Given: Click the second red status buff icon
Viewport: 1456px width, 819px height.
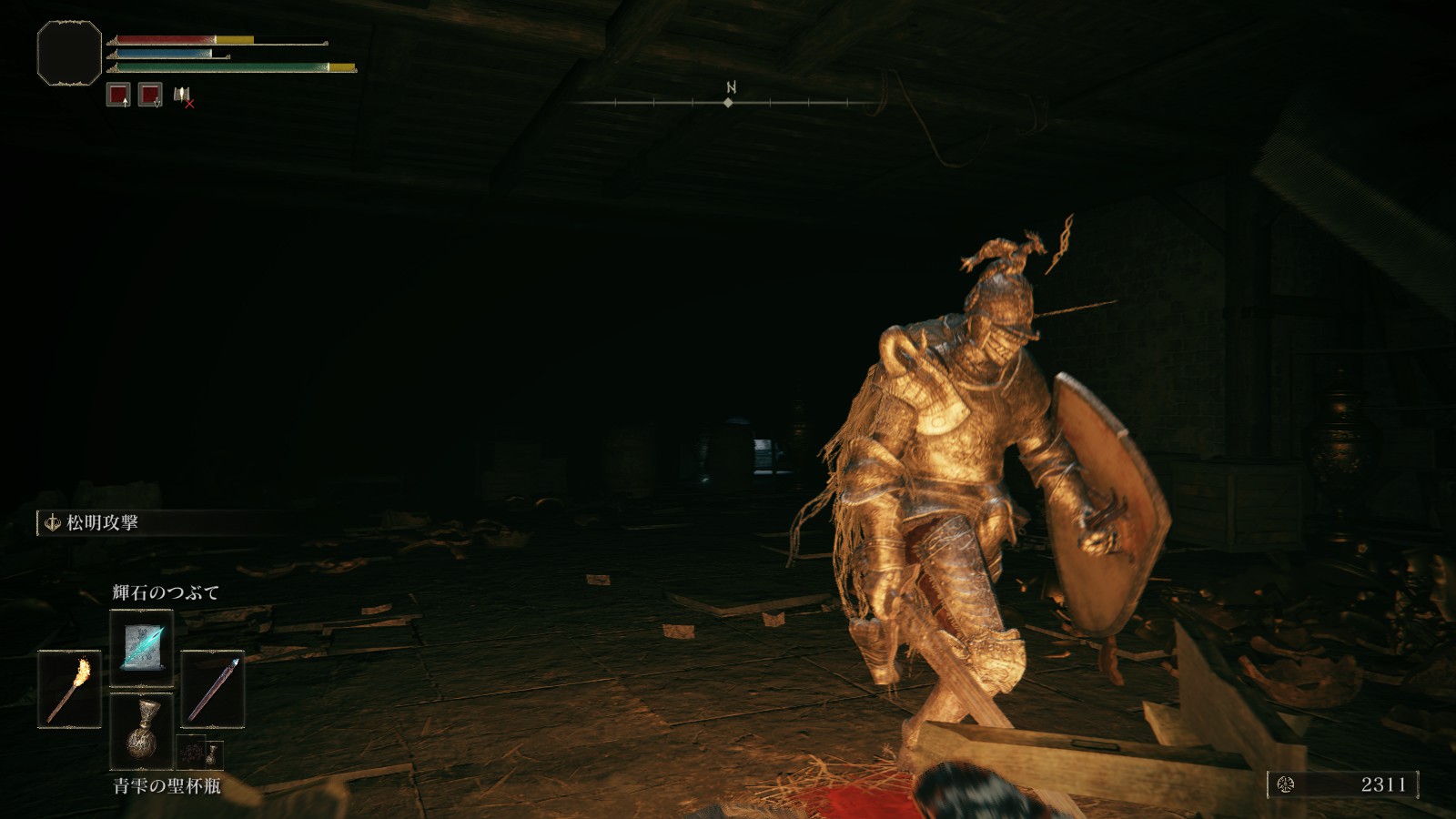Looking at the screenshot, I should [150, 94].
